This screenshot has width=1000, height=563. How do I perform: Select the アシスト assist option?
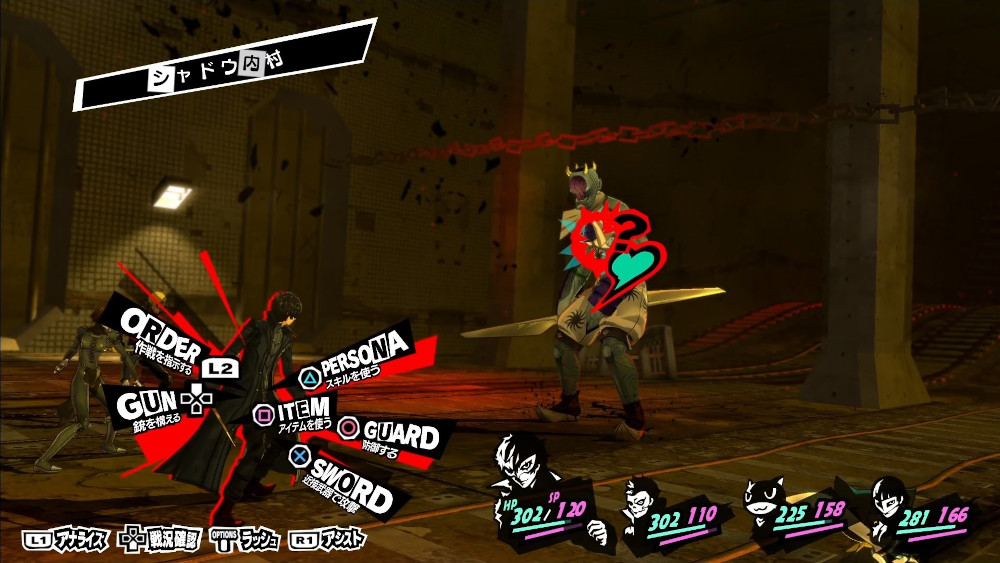point(328,540)
